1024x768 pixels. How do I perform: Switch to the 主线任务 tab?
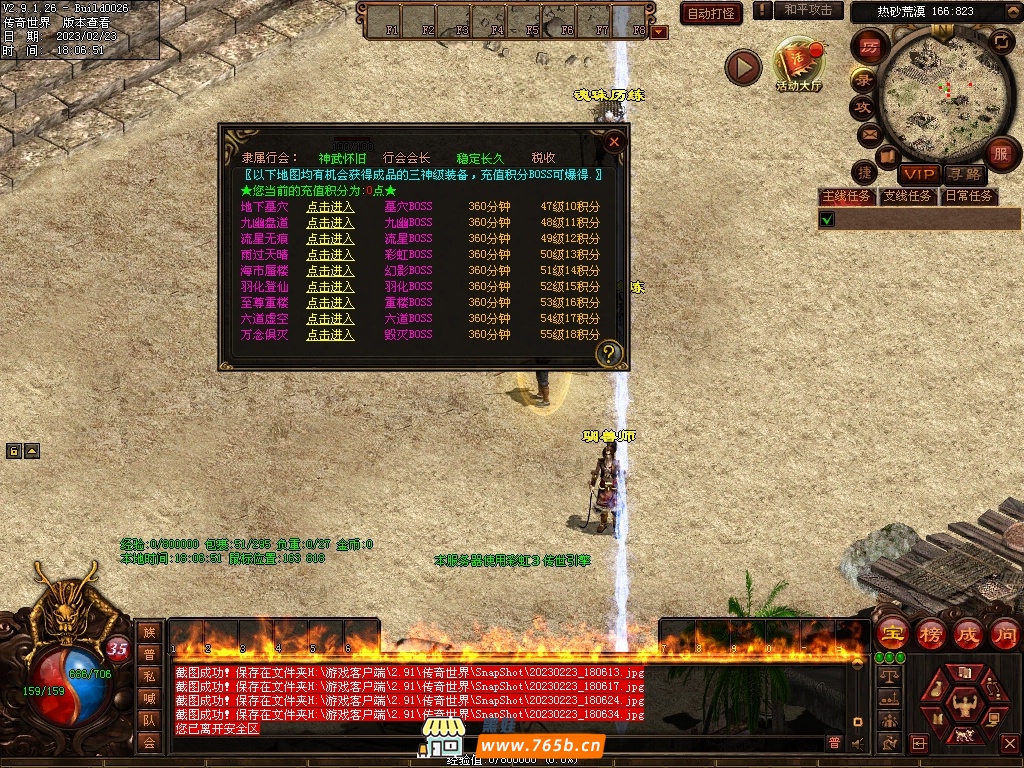pyautogui.click(x=846, y=196)
